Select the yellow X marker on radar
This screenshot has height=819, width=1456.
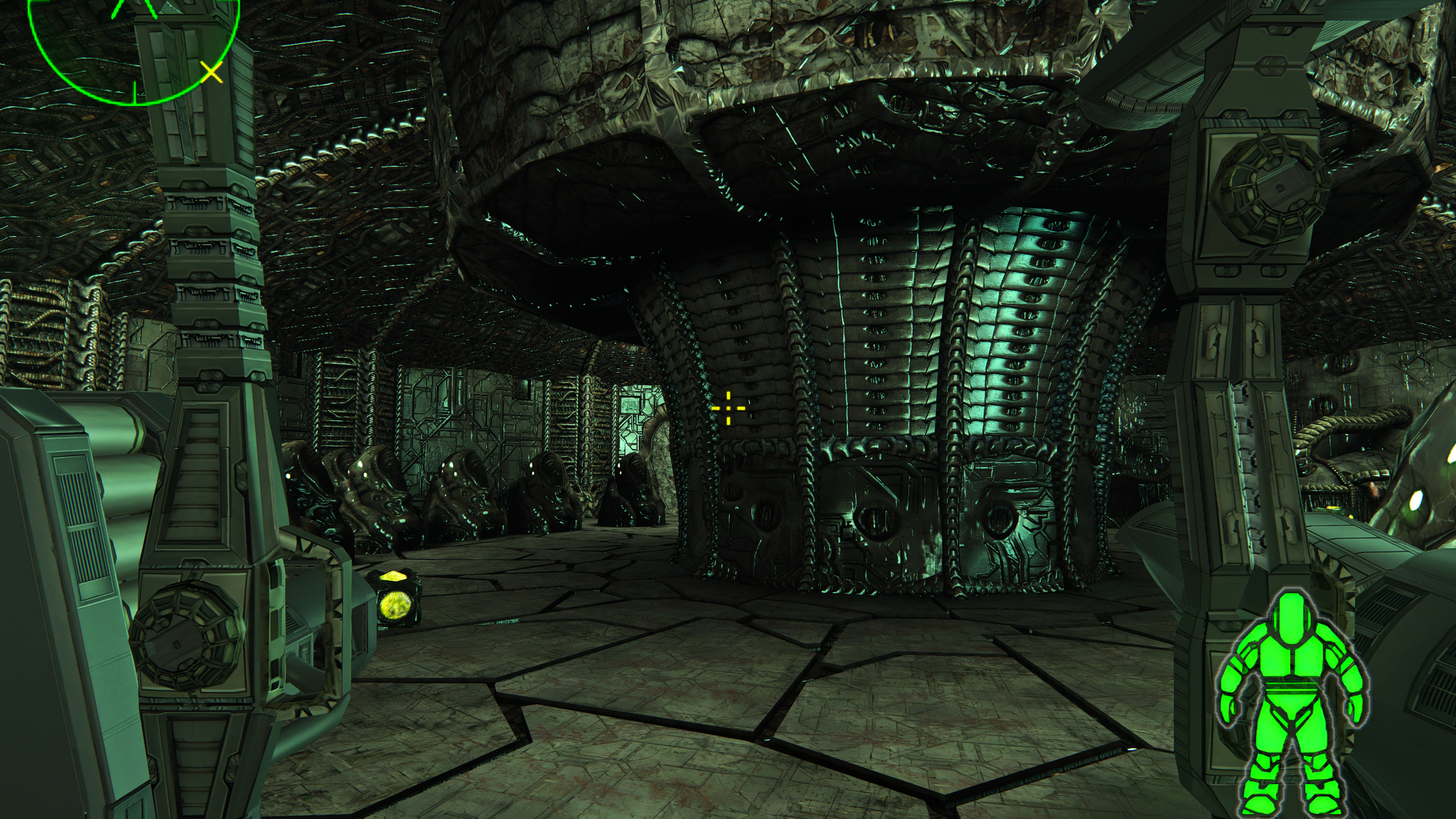coord(211,72)
